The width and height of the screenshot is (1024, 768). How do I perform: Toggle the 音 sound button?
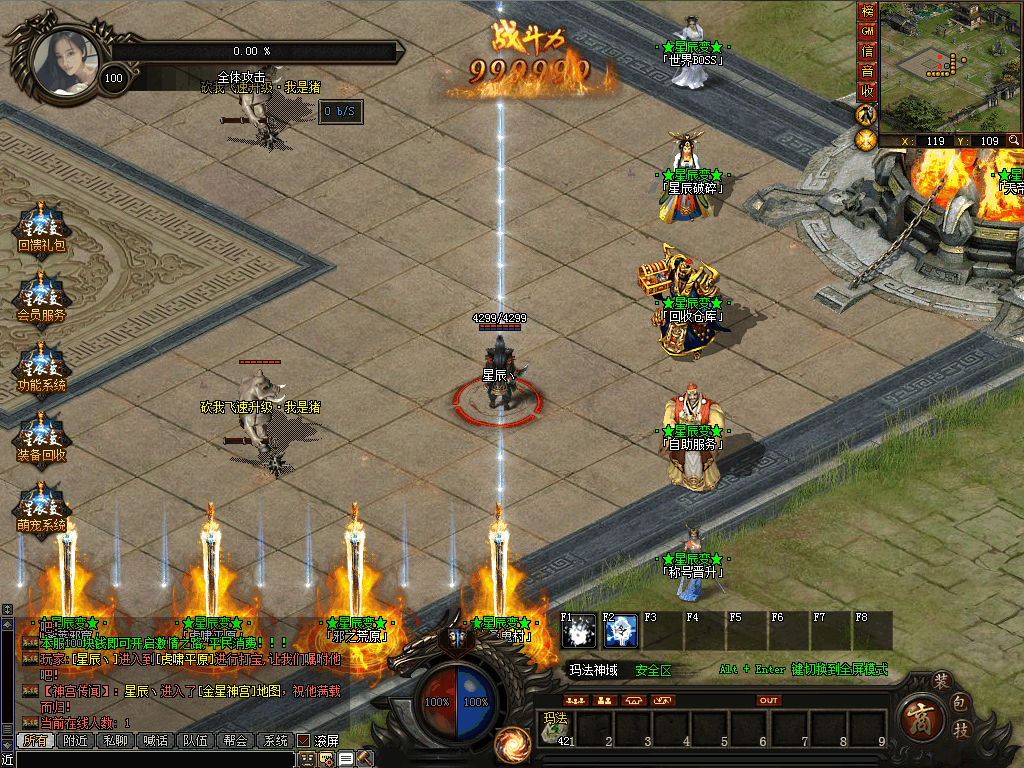click(x=867, y=72)
